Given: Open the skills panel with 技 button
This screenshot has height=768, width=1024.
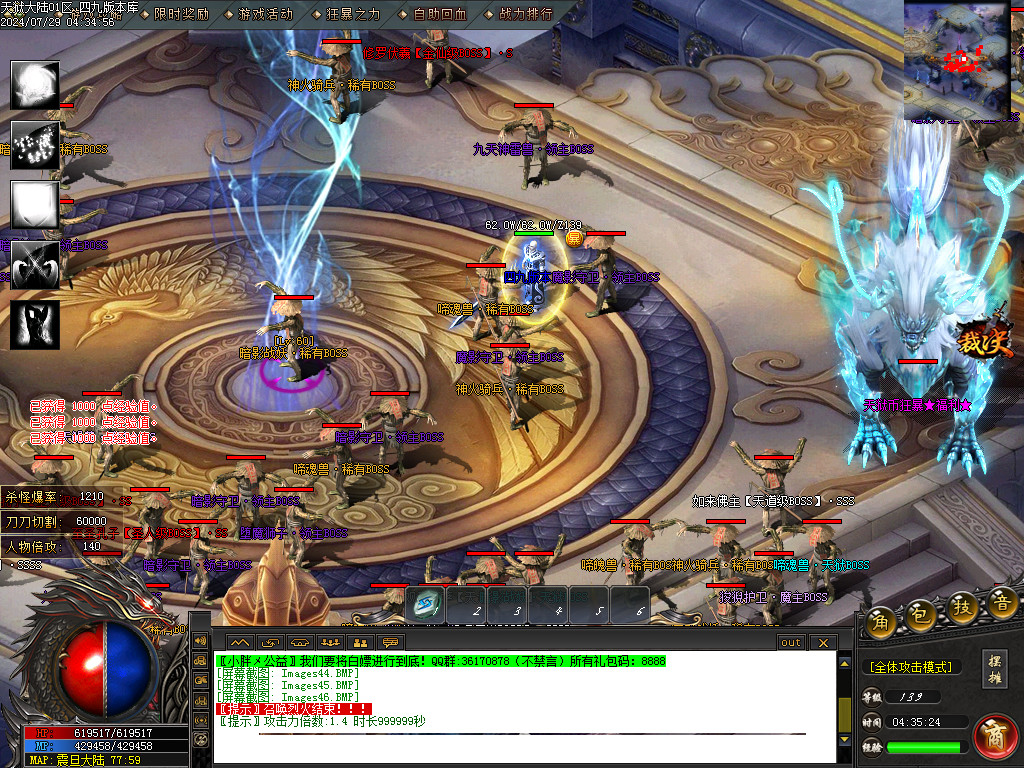Looking at the screenshot, I should (x=961, y=608).
